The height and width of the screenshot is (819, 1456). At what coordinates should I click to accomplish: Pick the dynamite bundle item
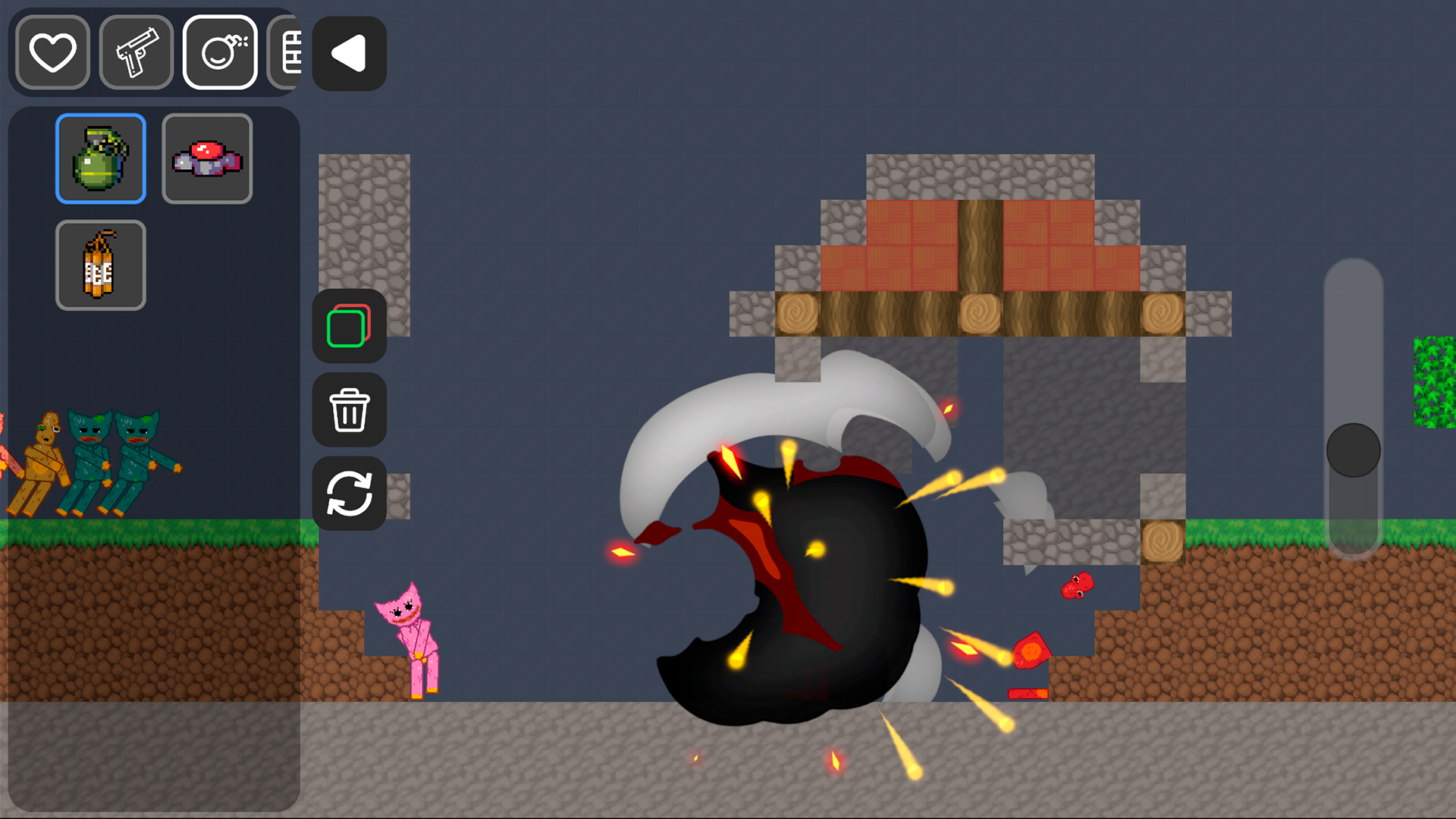tap(100, 265)
